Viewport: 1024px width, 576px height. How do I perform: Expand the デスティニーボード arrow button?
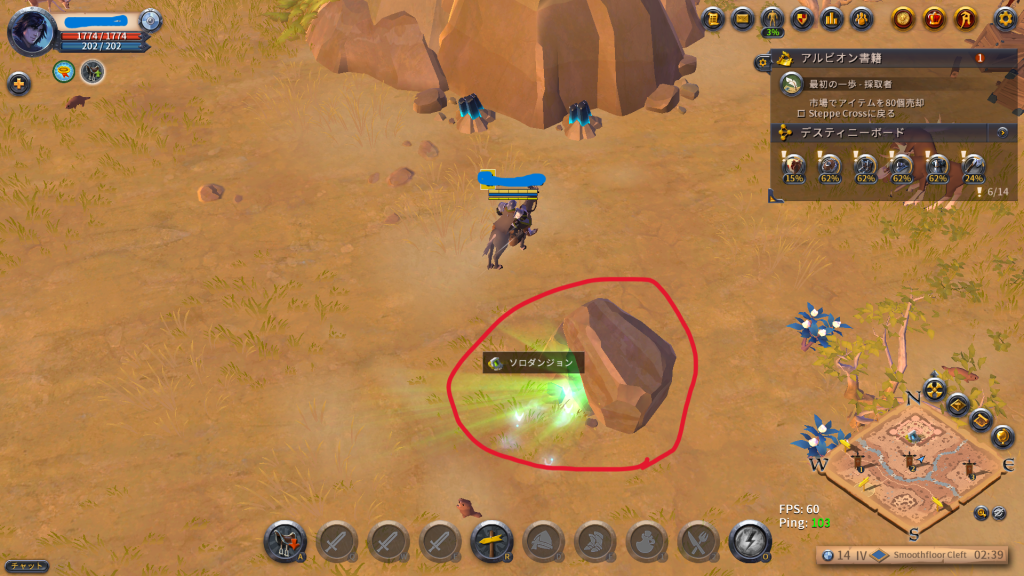(x=1002, y=132)
